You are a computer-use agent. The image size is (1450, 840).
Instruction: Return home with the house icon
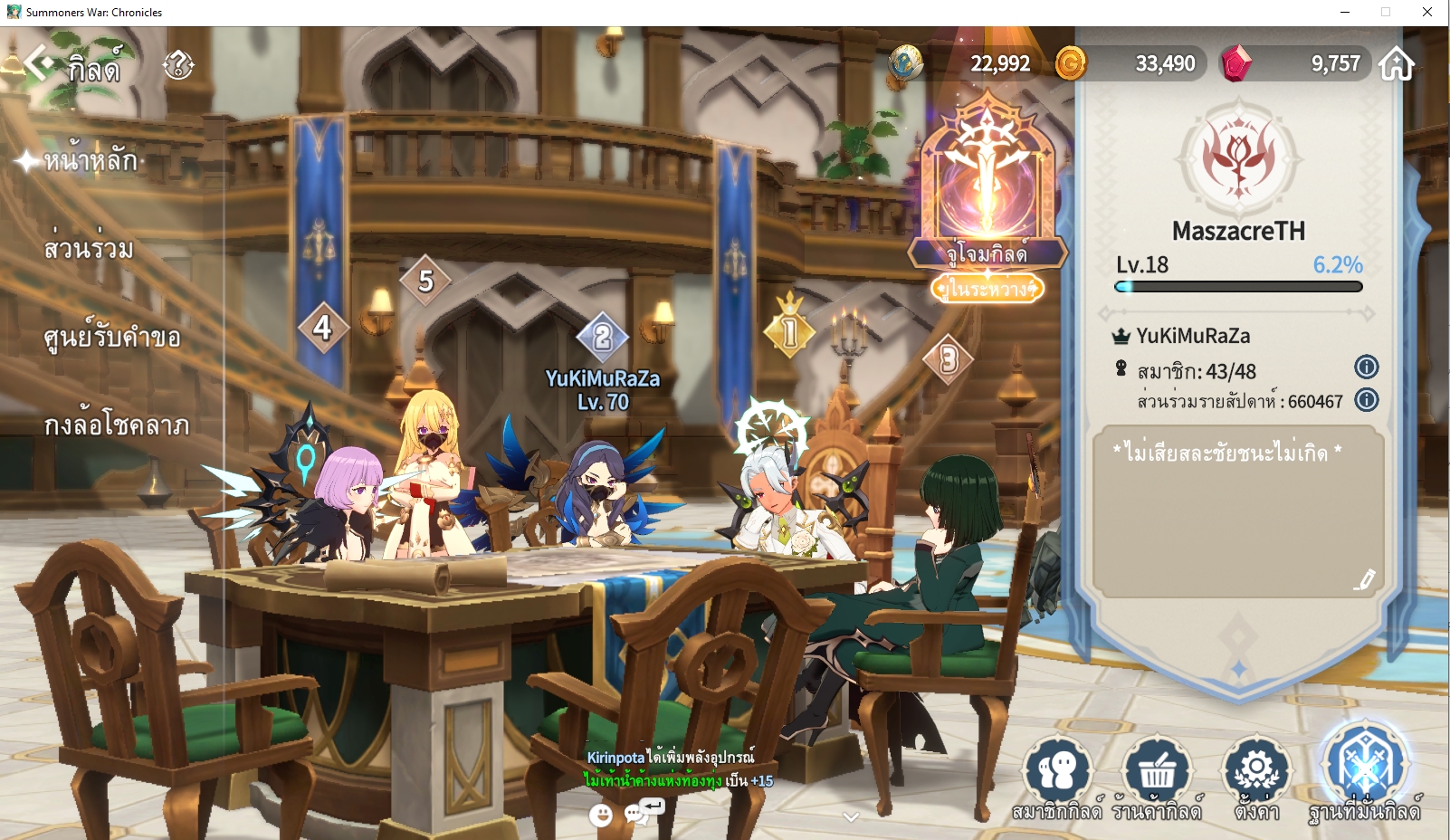pos(1397,64)
